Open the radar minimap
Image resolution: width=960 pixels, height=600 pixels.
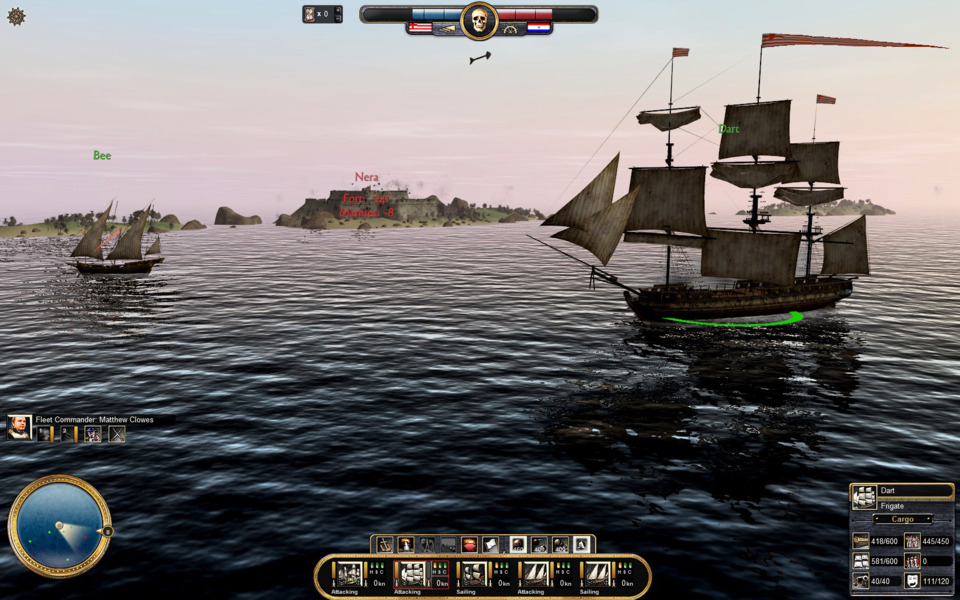pos(58,526)
